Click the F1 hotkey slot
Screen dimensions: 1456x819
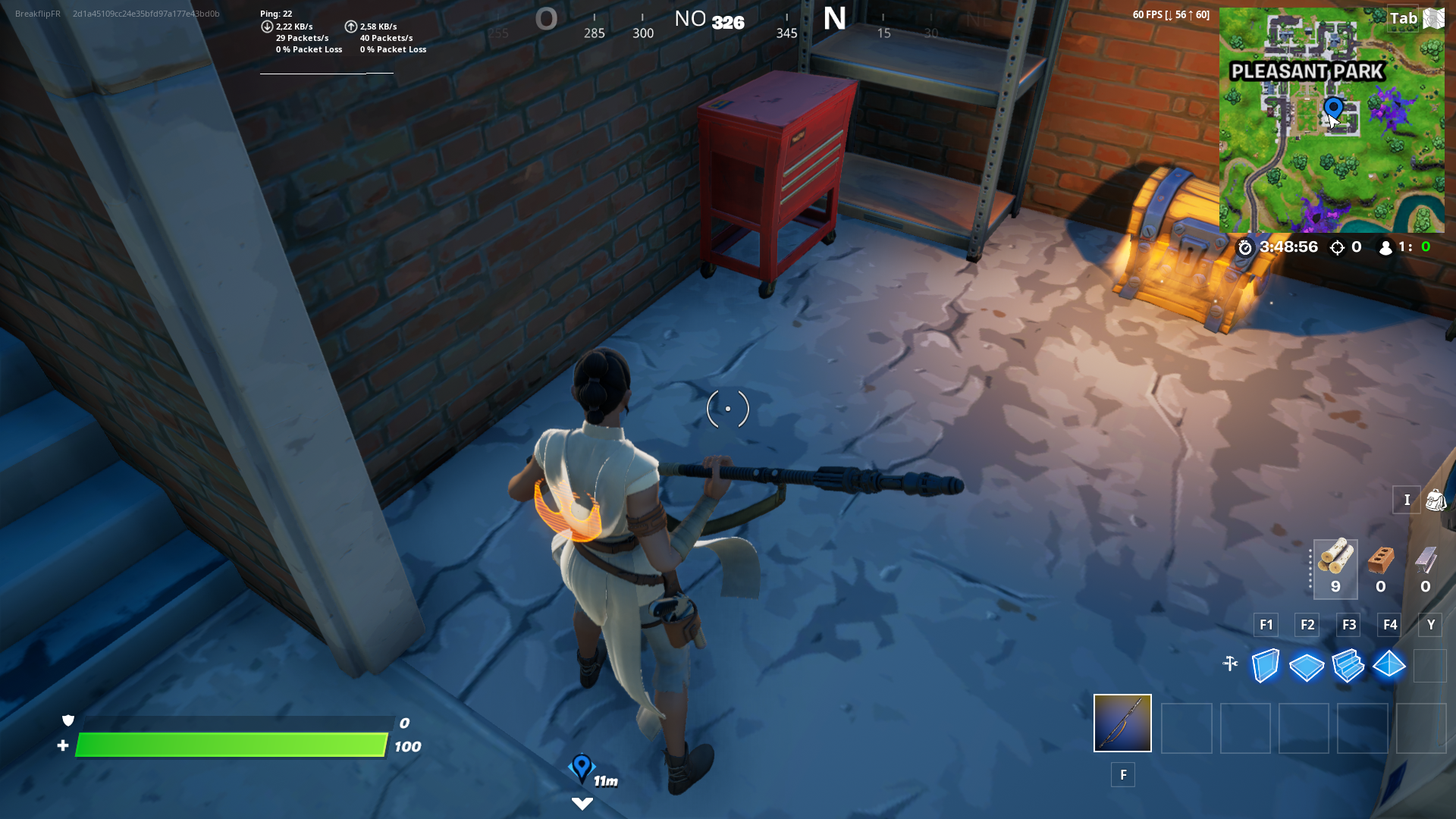click(1266, 625)
